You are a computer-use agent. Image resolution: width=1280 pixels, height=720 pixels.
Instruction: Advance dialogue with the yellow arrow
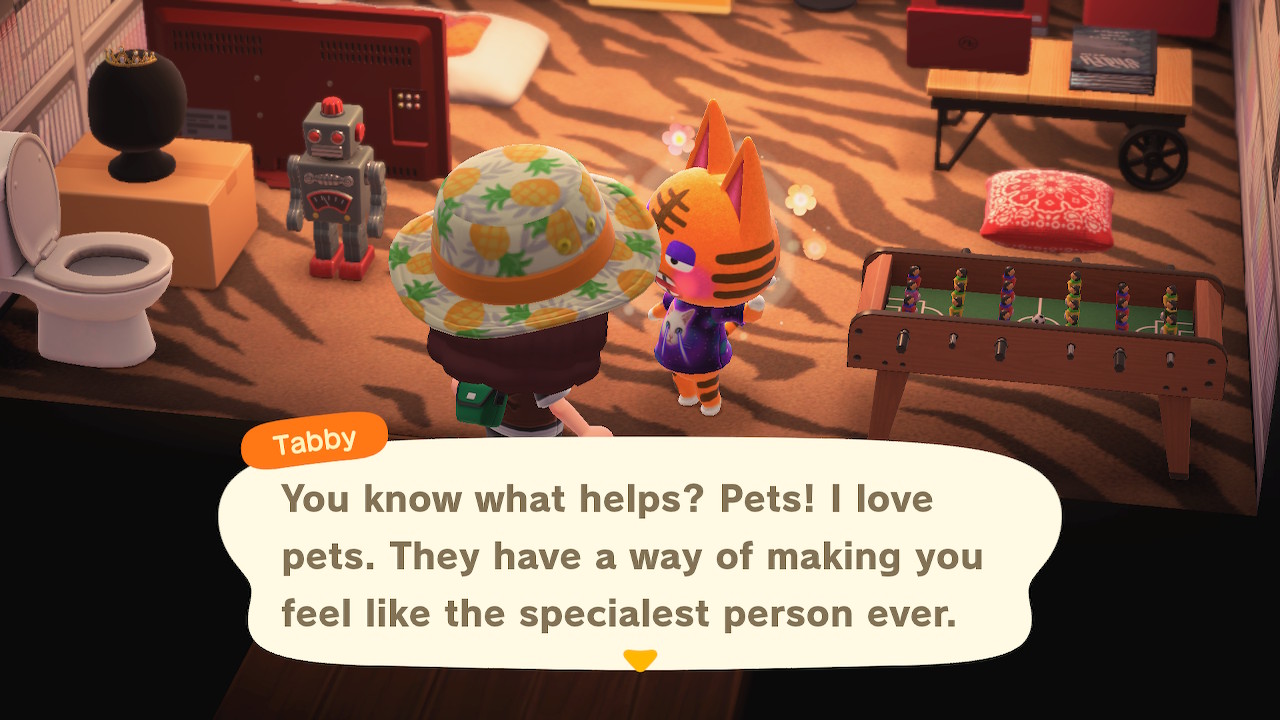640,660
